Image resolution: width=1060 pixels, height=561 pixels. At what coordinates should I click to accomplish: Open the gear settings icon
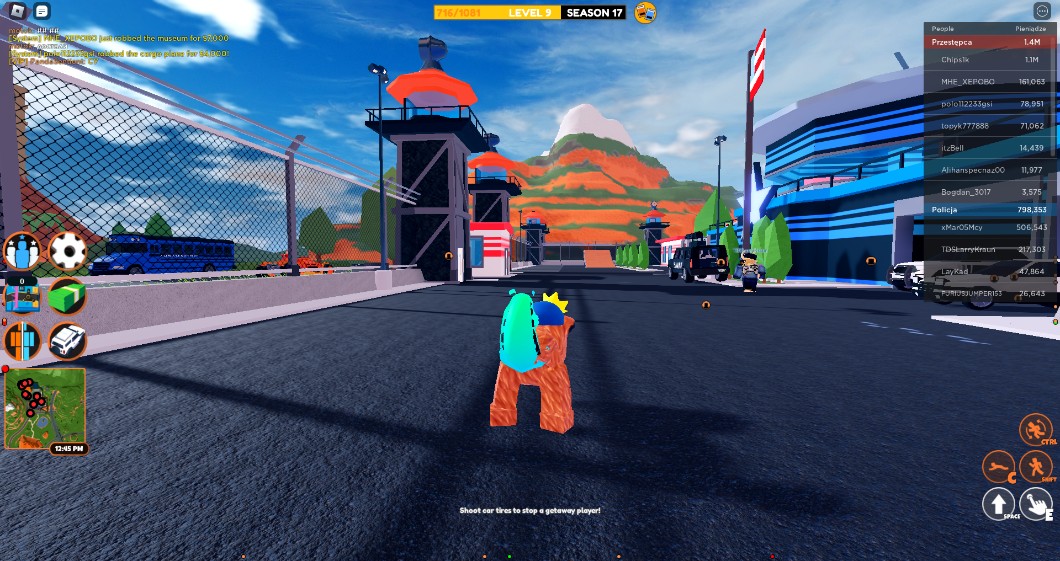coord(67,251)
